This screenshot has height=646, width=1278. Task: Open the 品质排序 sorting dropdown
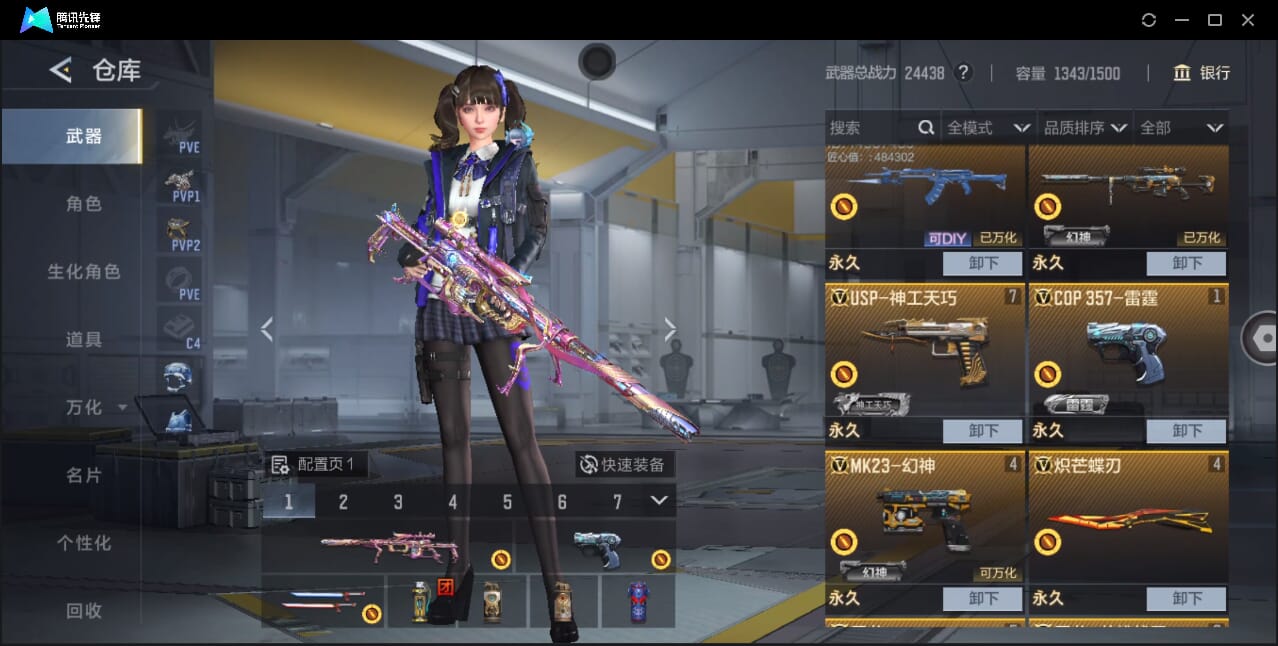point(1085,128)
